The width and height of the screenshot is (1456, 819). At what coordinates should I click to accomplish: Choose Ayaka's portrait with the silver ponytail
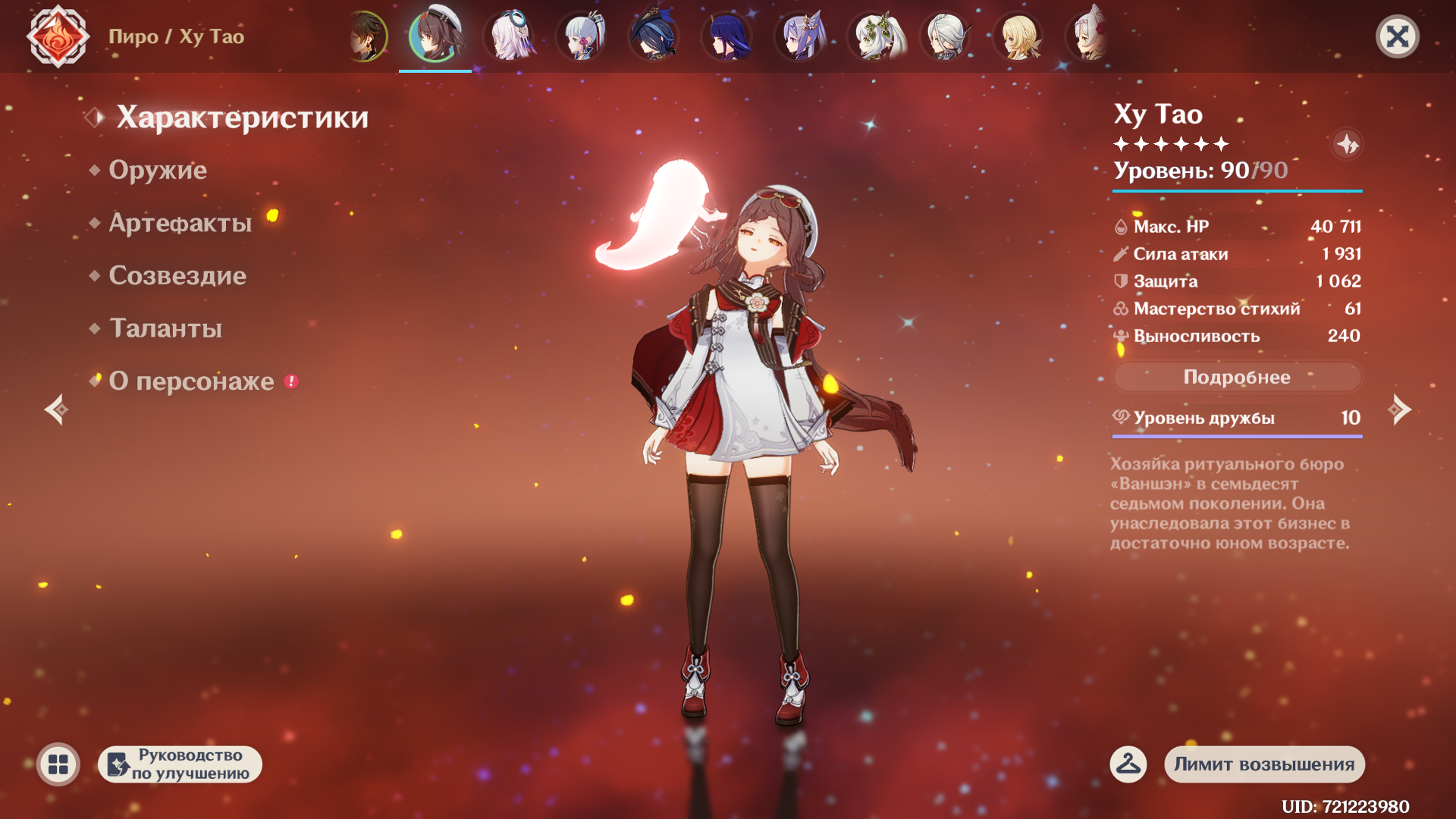582,36
